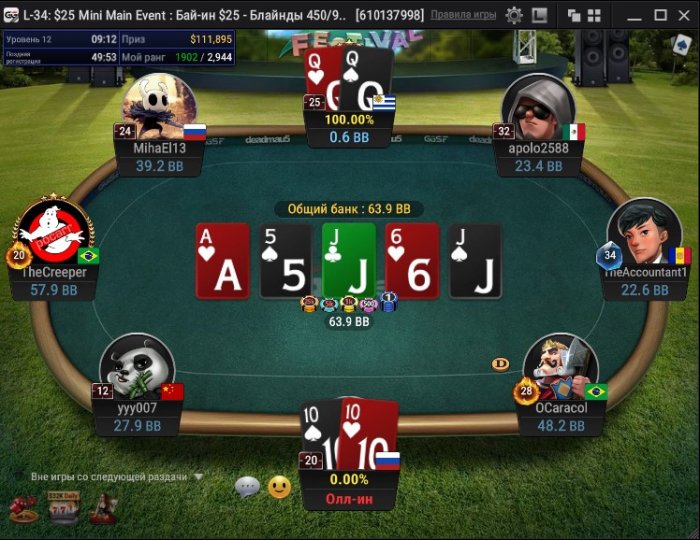Cascade the table windows

(x=574, y=15)
